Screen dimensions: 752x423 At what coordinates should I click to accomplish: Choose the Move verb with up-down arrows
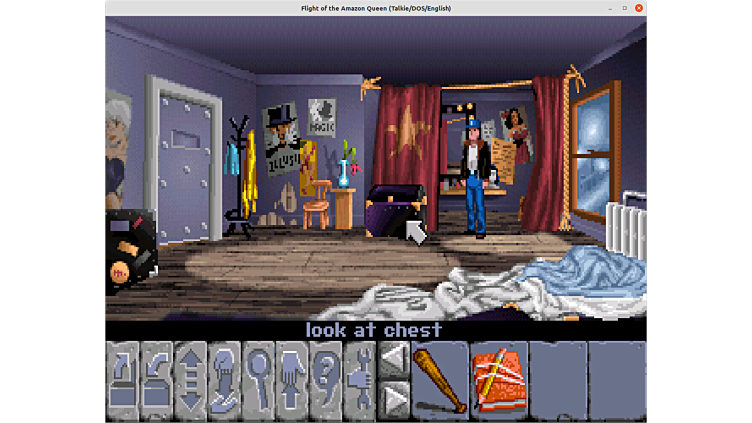pos(191,381)
